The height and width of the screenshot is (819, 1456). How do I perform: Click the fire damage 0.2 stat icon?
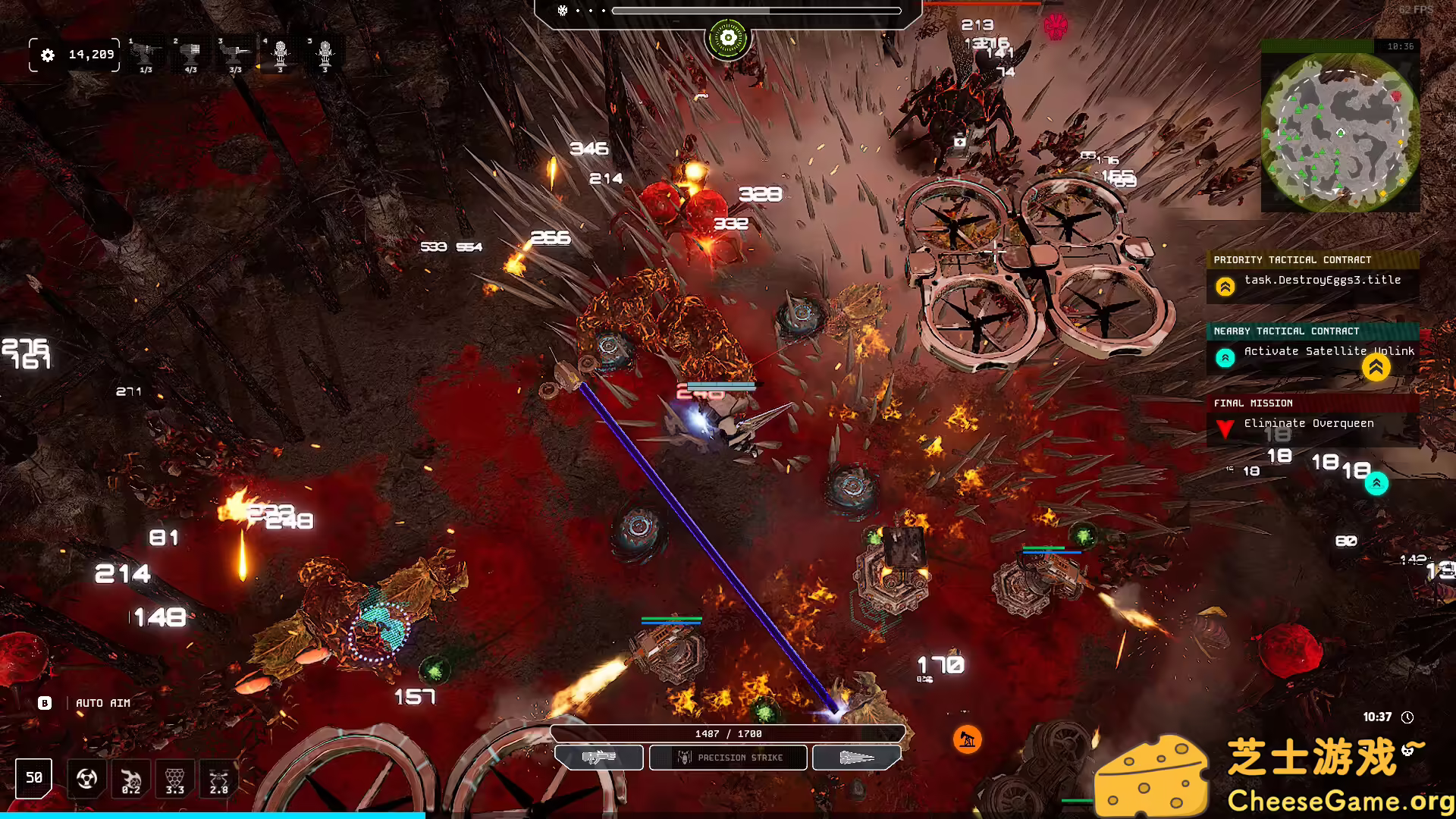point(130,778)
